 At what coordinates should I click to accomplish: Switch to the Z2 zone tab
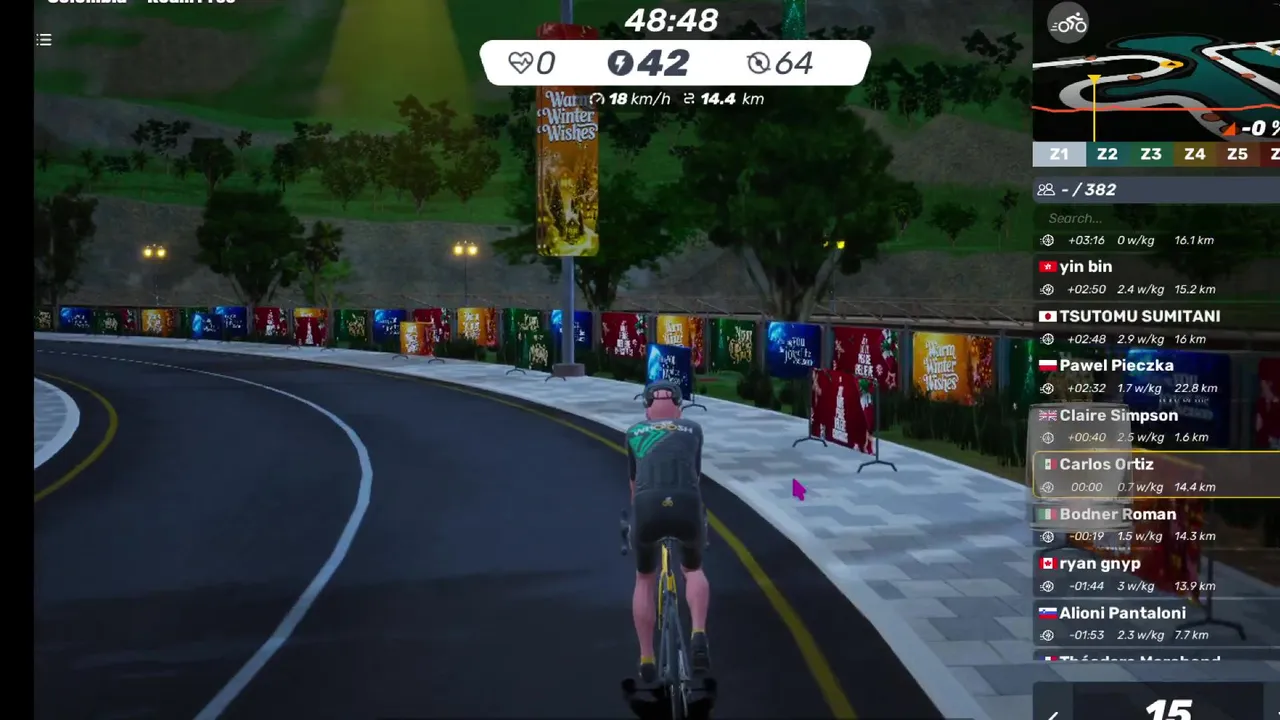point(1107,154)
